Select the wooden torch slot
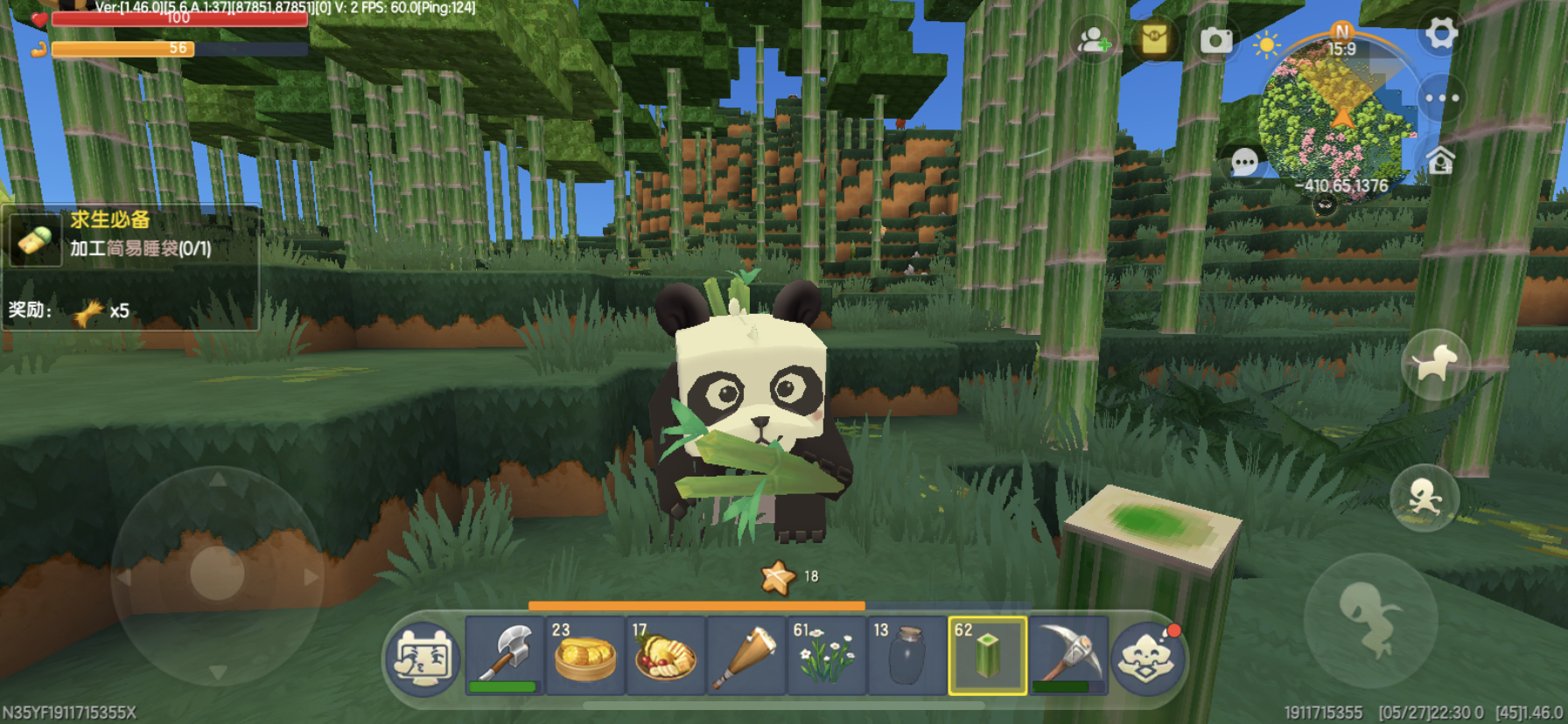The height and width of the screenshot is (724, 1568). 745,656
